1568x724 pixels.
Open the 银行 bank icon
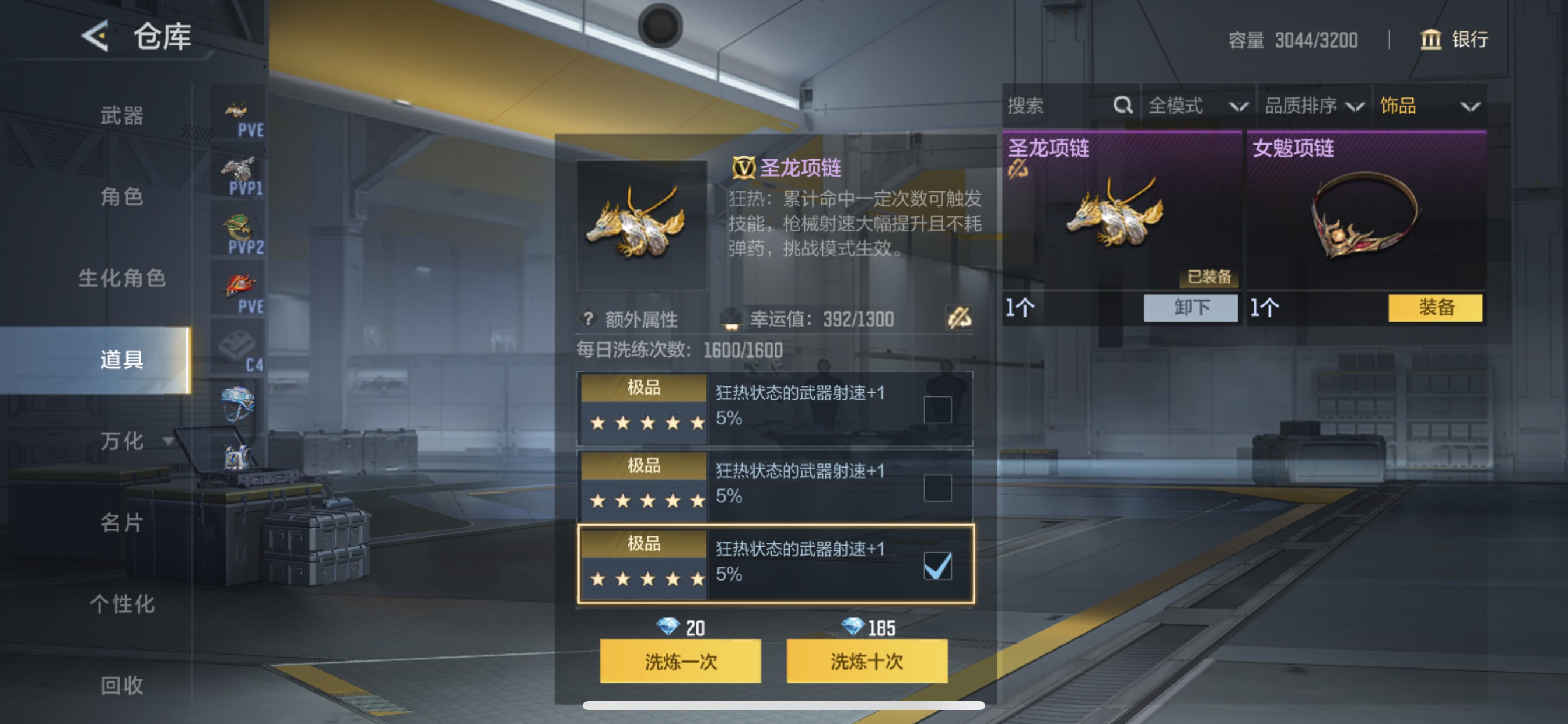1431,39
